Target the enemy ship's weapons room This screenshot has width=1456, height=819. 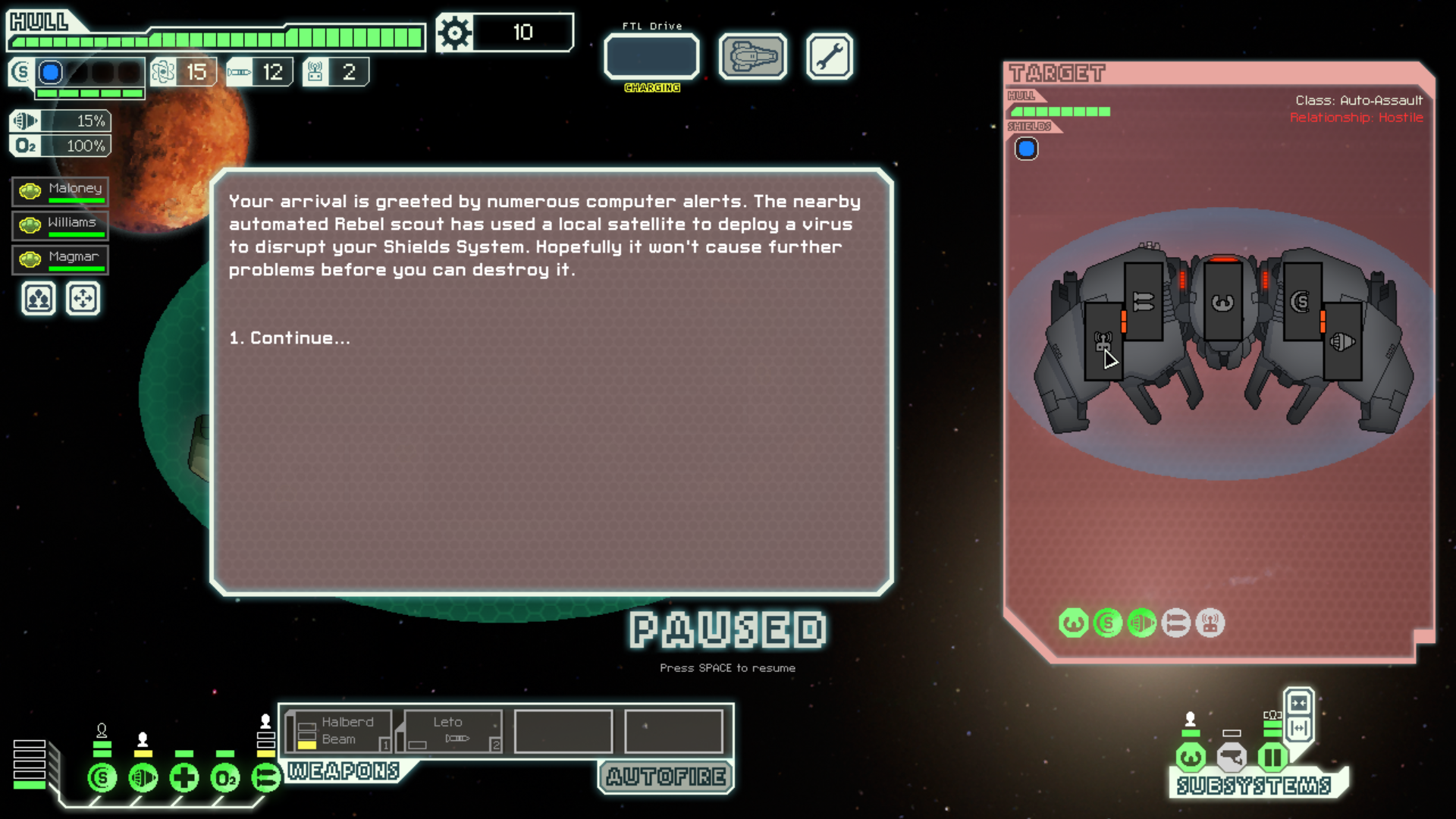tap(1143, 302)
